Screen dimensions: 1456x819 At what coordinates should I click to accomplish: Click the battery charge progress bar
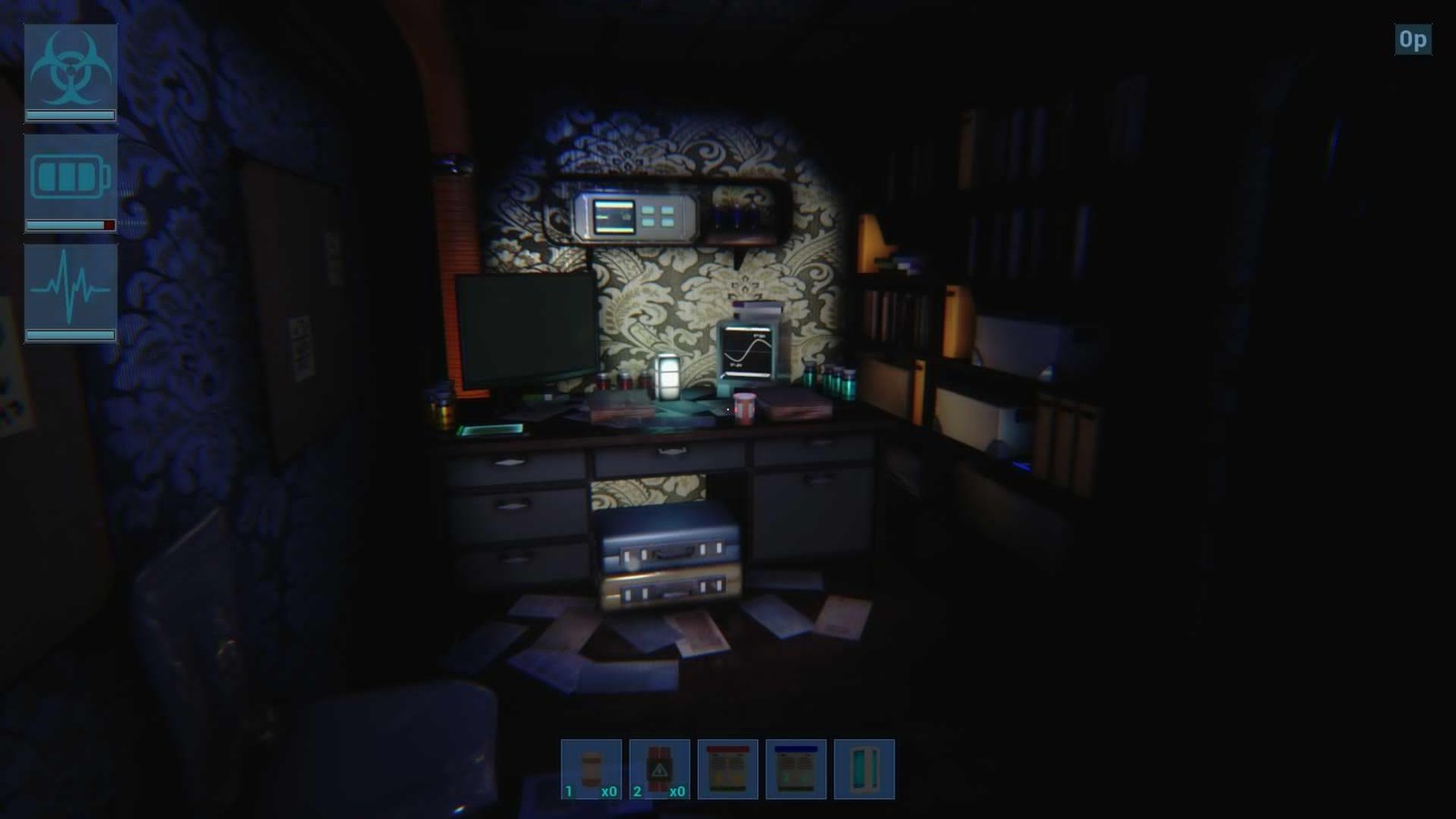(68, 225)
